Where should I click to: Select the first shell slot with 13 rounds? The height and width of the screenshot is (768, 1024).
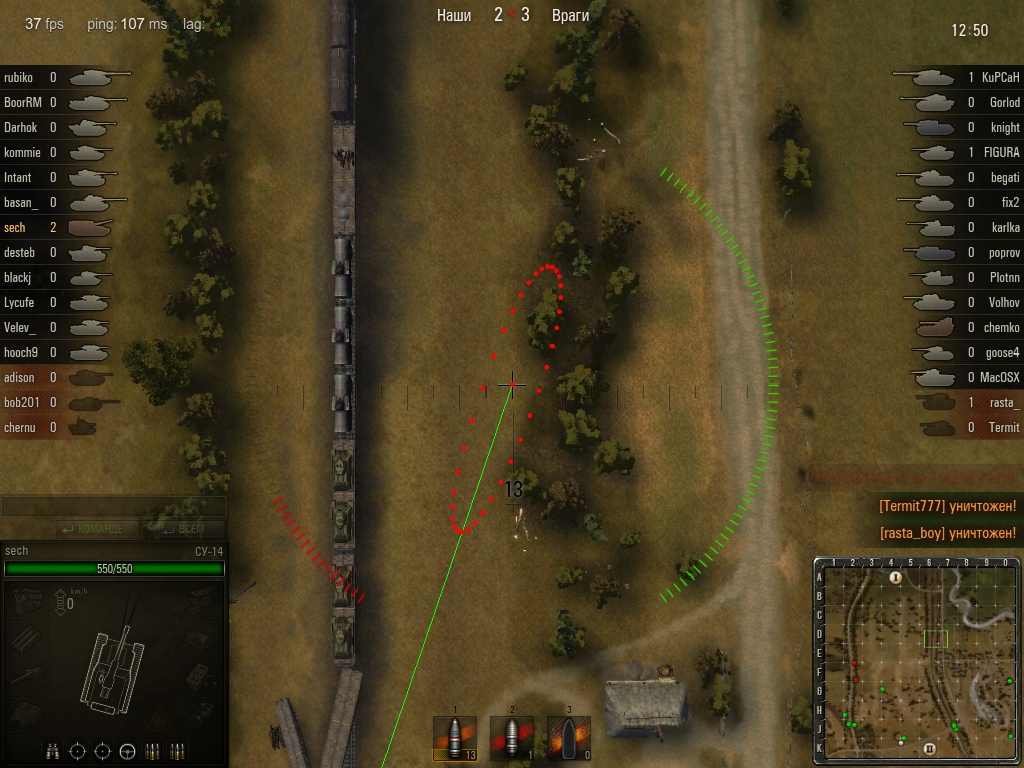tap(454, 739)
